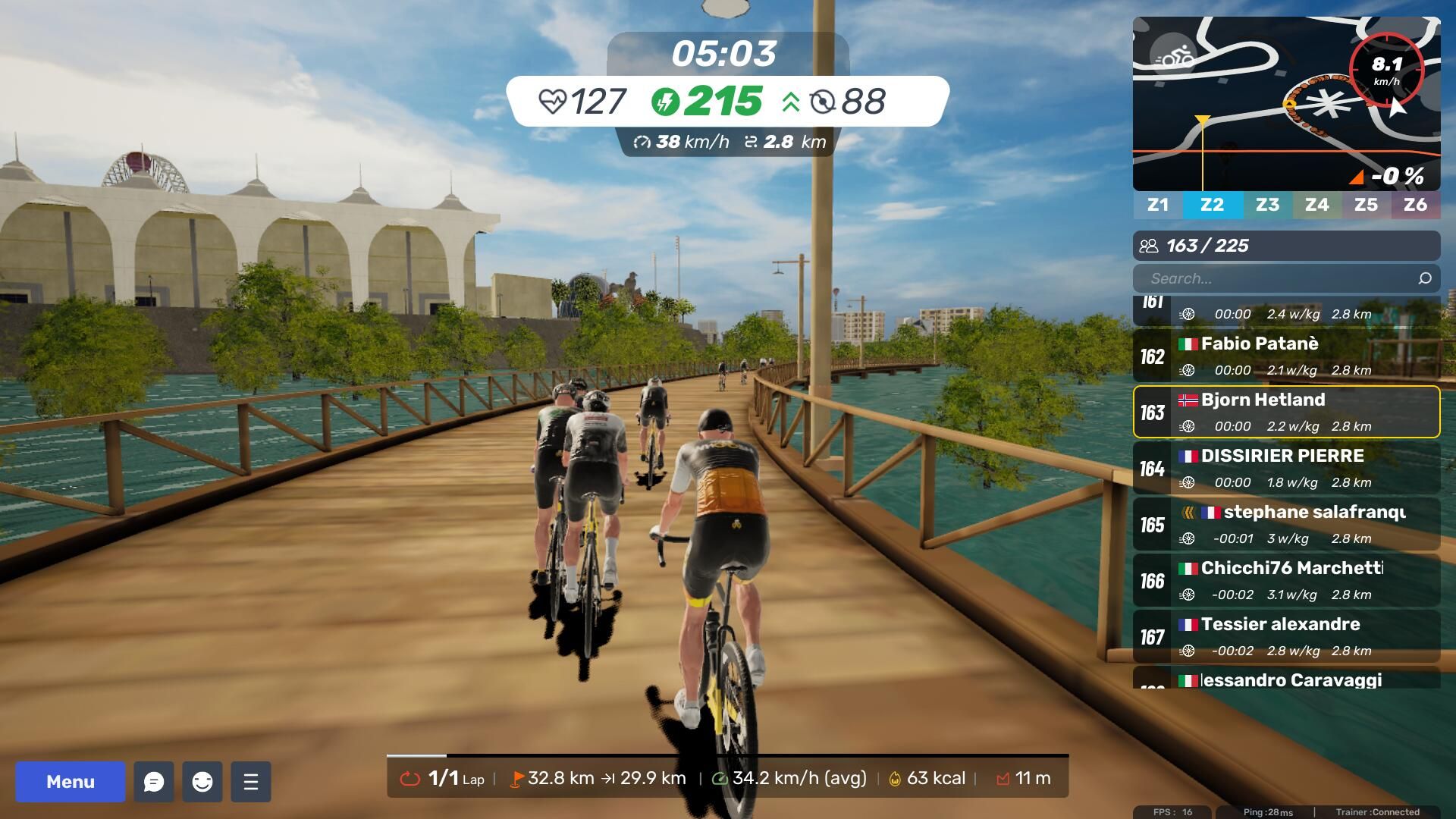
Task: Click the rider icon on minimap
Action: (1173, 58)
